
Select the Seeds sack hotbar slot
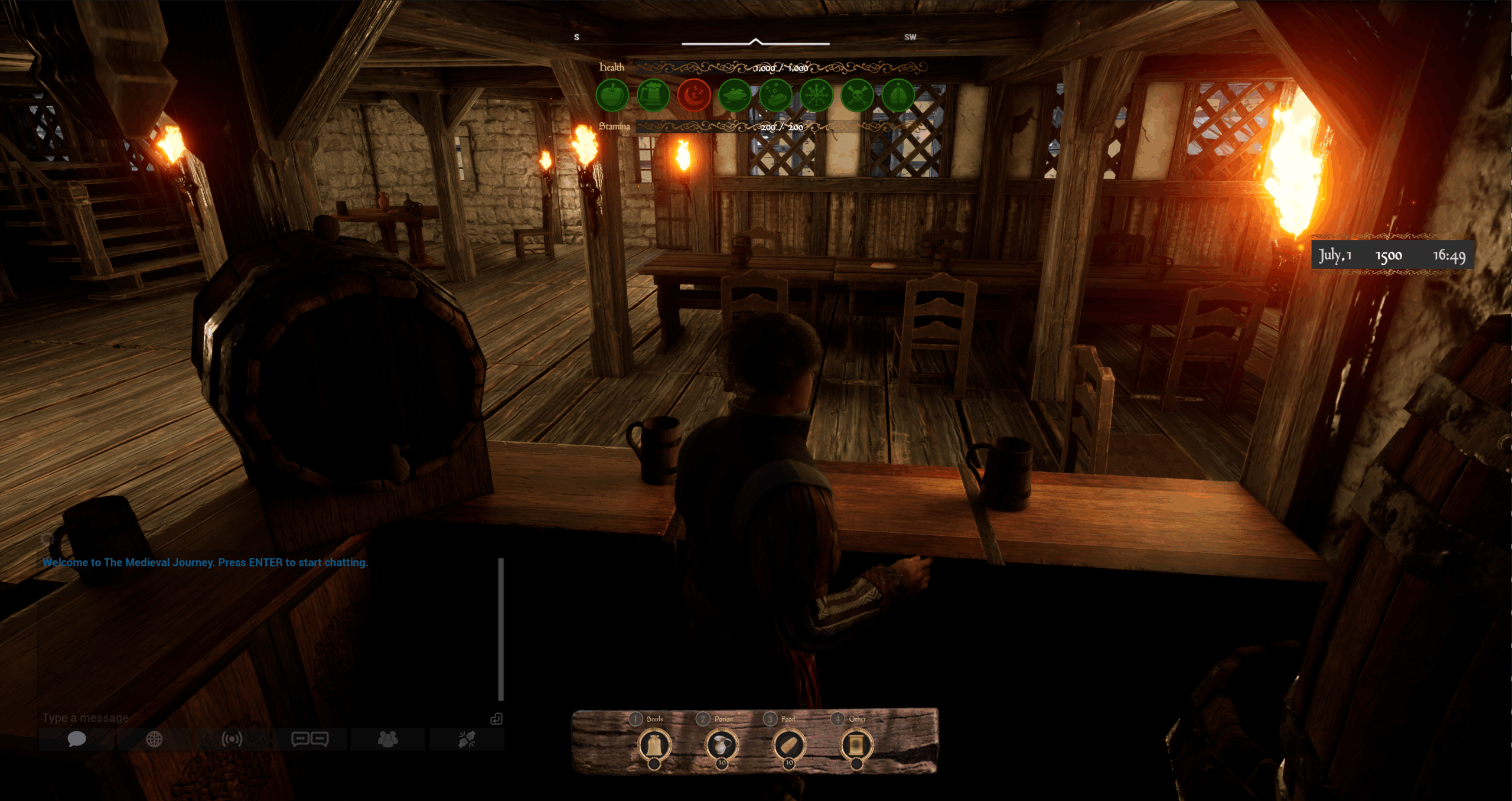(x=654, y=745)
